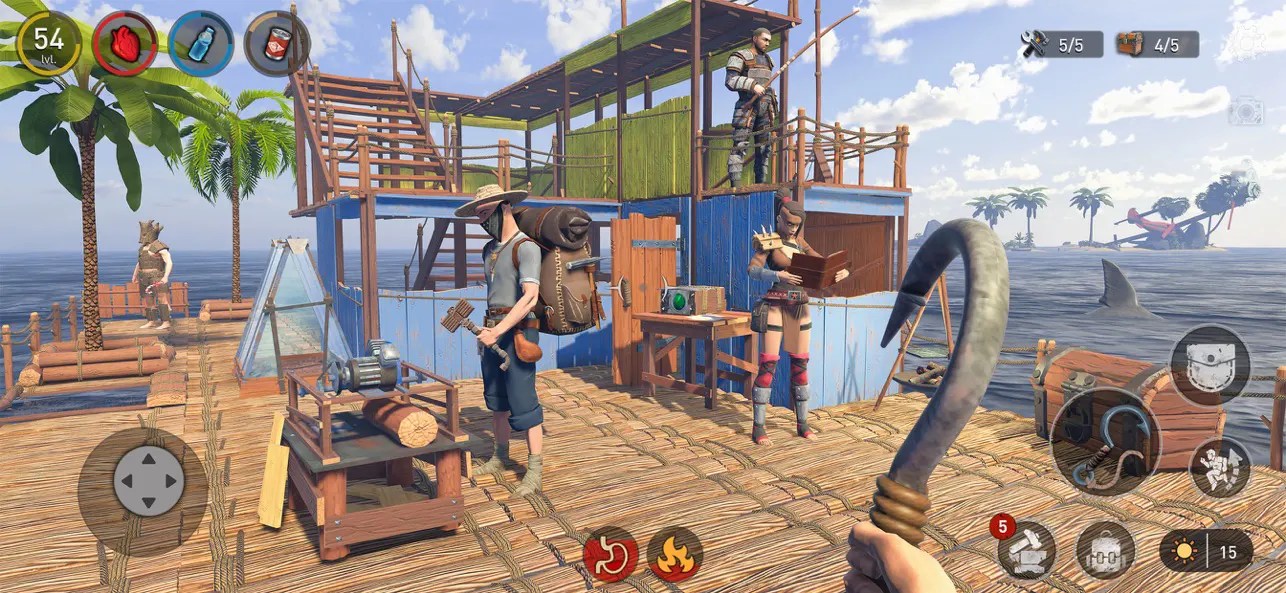The width and height of the screenshot is (1286, 593).
Task: Open the tools counter showing 5/5
Action: coord(1061,44)
